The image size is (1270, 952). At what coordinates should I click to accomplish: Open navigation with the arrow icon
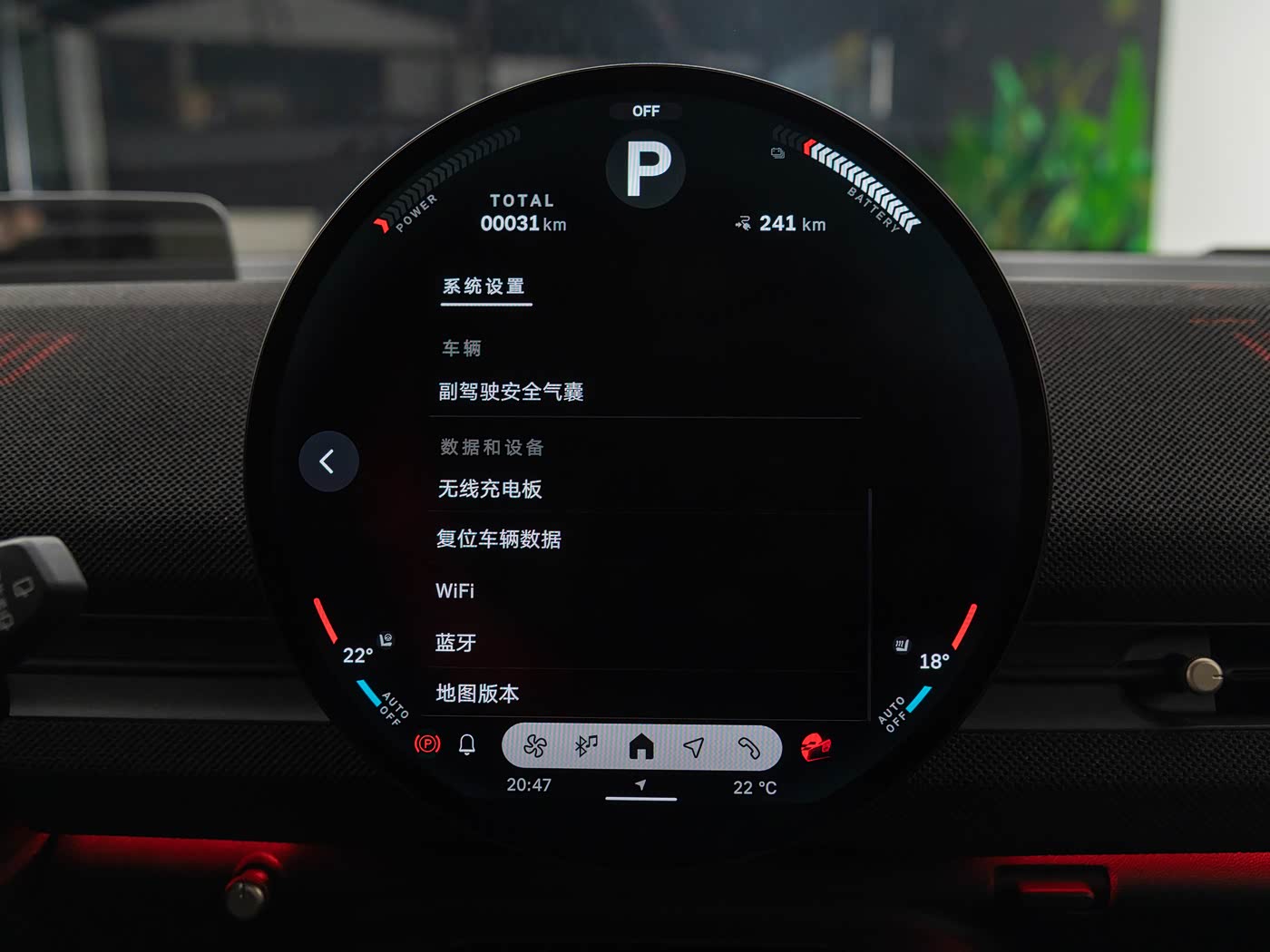[x=694, y=746]
